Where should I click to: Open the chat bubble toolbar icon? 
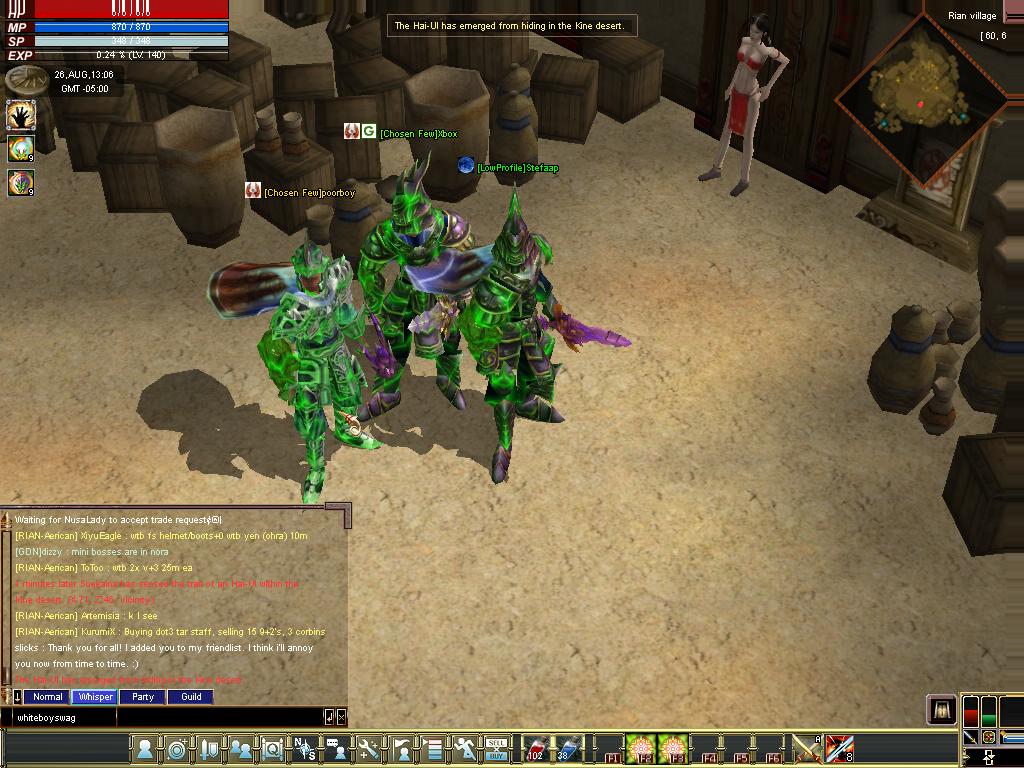(337, 748)
